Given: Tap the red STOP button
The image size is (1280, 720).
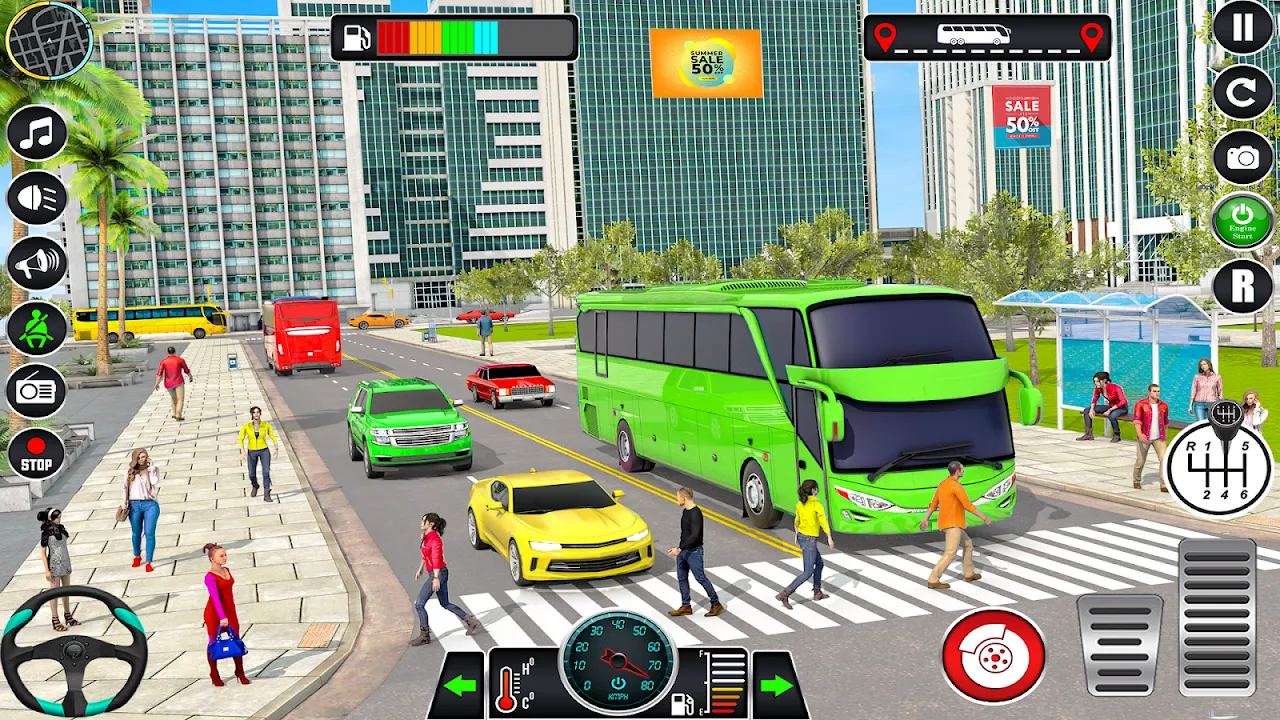Looking at the screenshot, I should [37, 454].
